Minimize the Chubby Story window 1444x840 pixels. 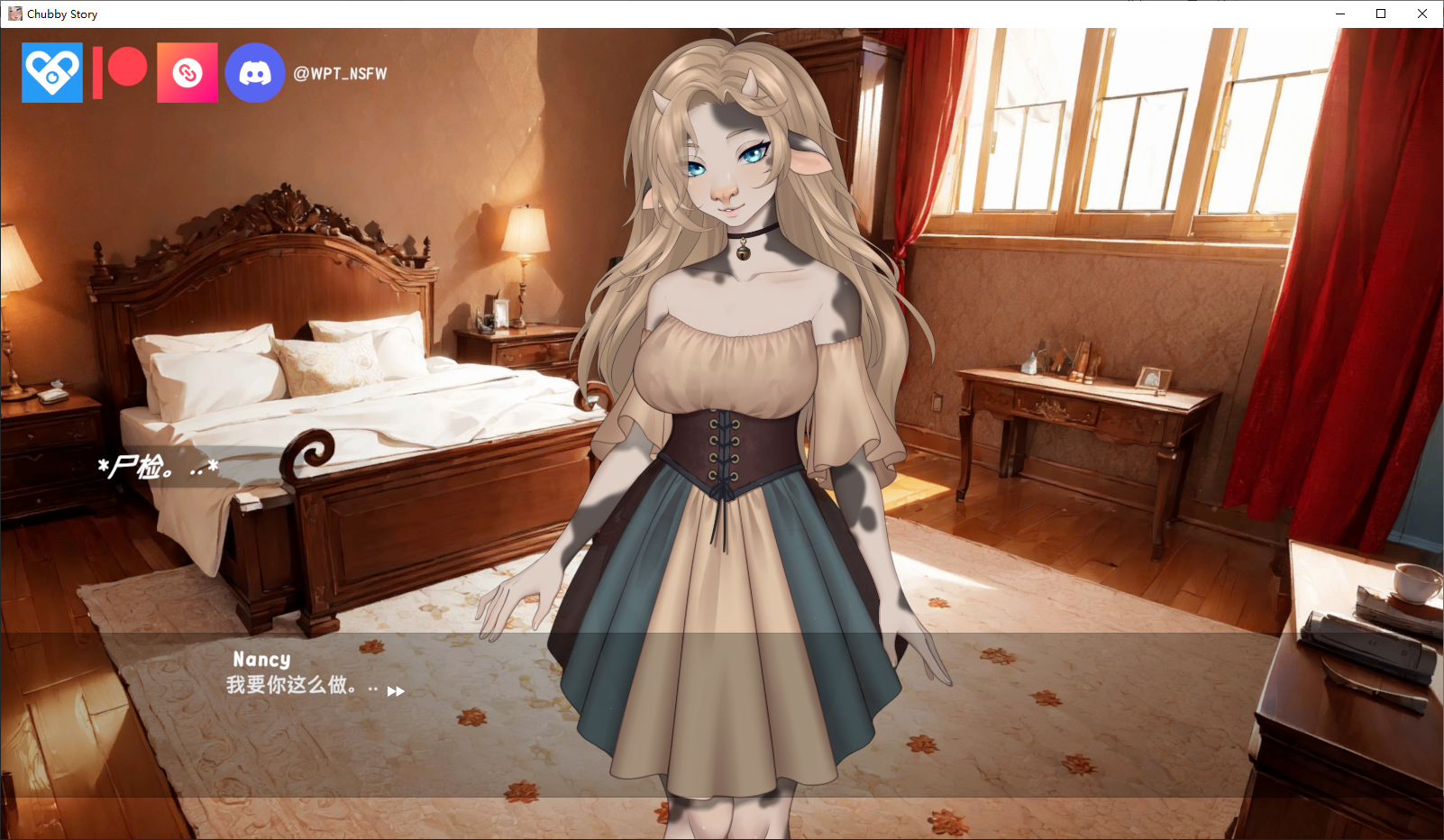click(x=1340, y=14)
